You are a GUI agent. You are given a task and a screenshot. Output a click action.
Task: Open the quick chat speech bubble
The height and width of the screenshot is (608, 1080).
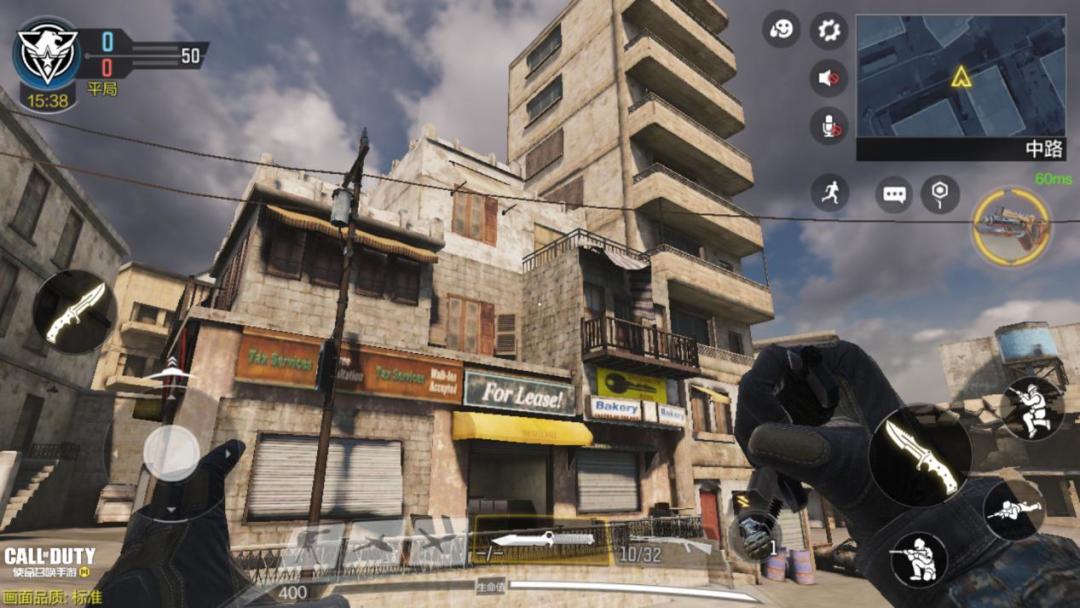[x=893, y=194]
